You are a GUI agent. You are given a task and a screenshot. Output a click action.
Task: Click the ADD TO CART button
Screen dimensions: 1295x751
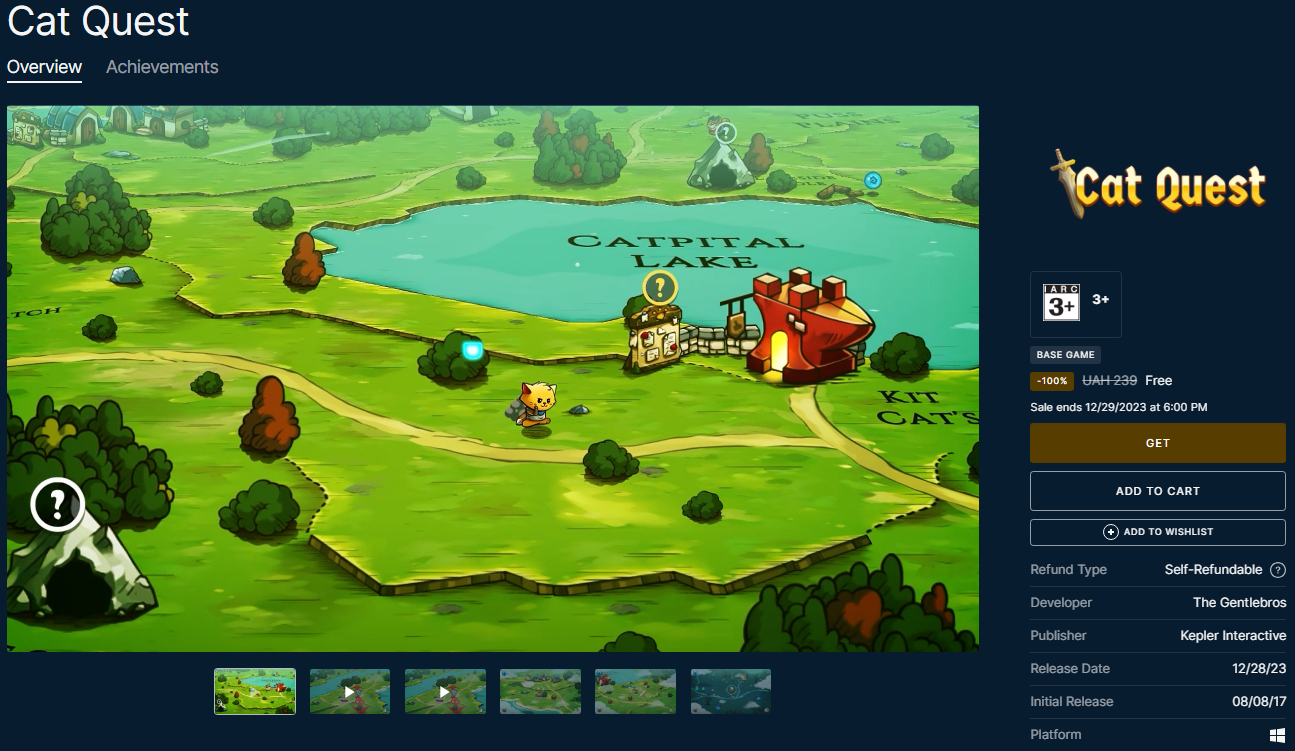[1157, 491]
